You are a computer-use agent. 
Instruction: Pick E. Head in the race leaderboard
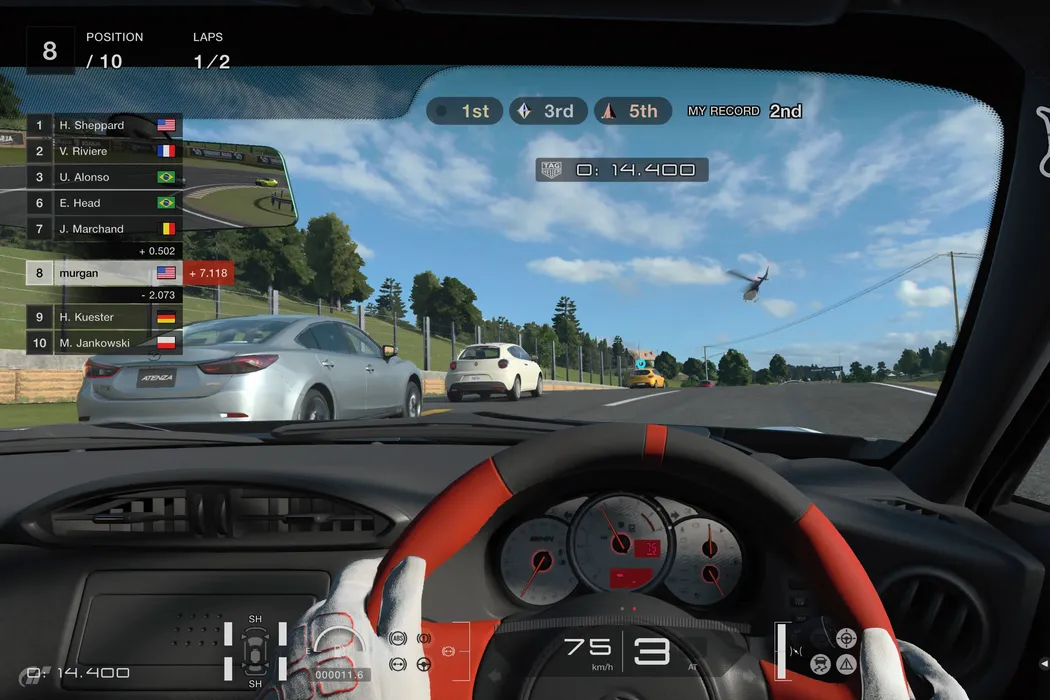pyautogui.click(x=104, y=203)
